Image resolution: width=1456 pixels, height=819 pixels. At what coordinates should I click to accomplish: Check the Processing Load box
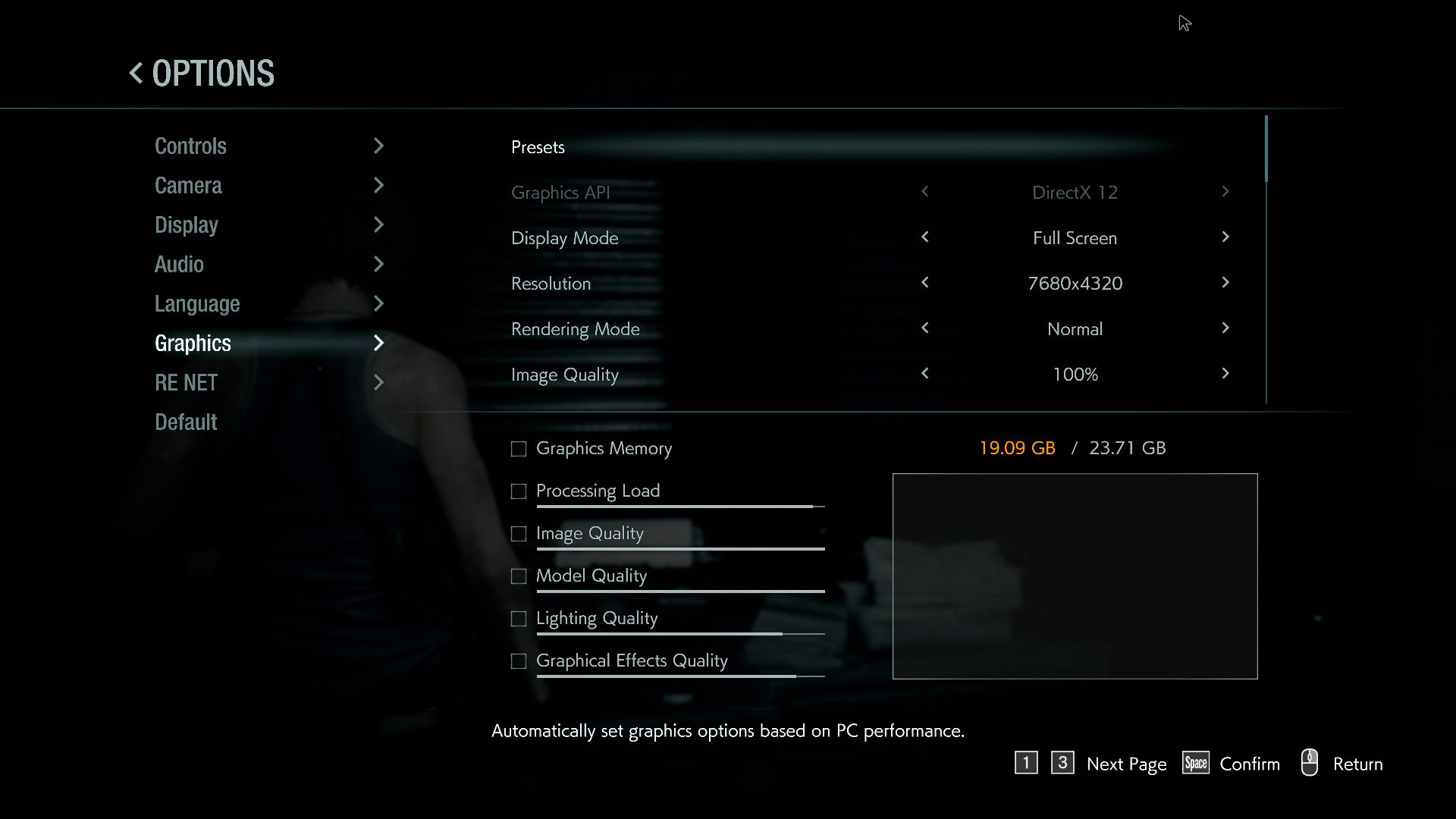coord(519,491)
